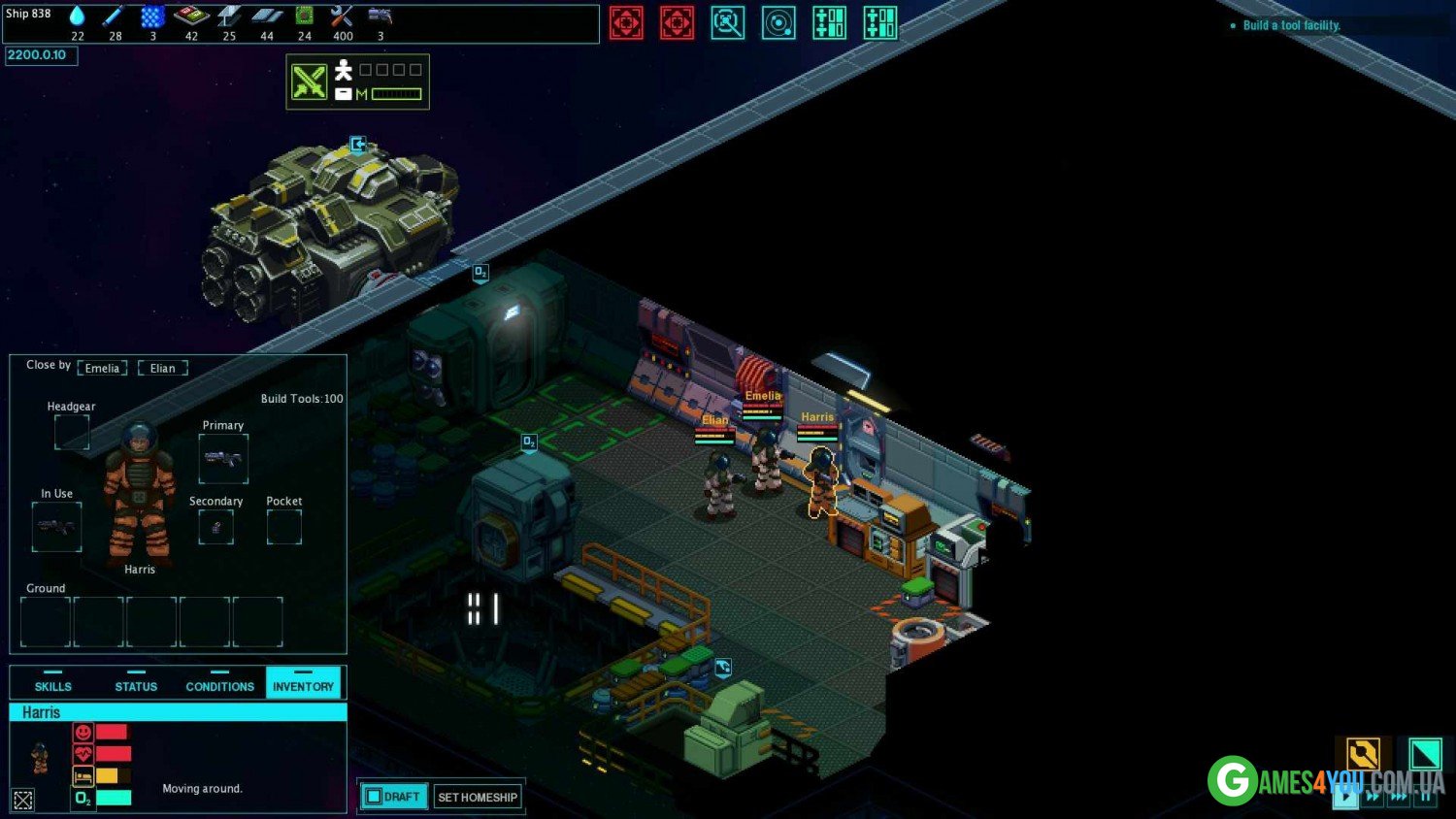The height and width of the screenshot is (819, 1456).
Task: Open the orbit star map icon
Action: coord(778,22)
